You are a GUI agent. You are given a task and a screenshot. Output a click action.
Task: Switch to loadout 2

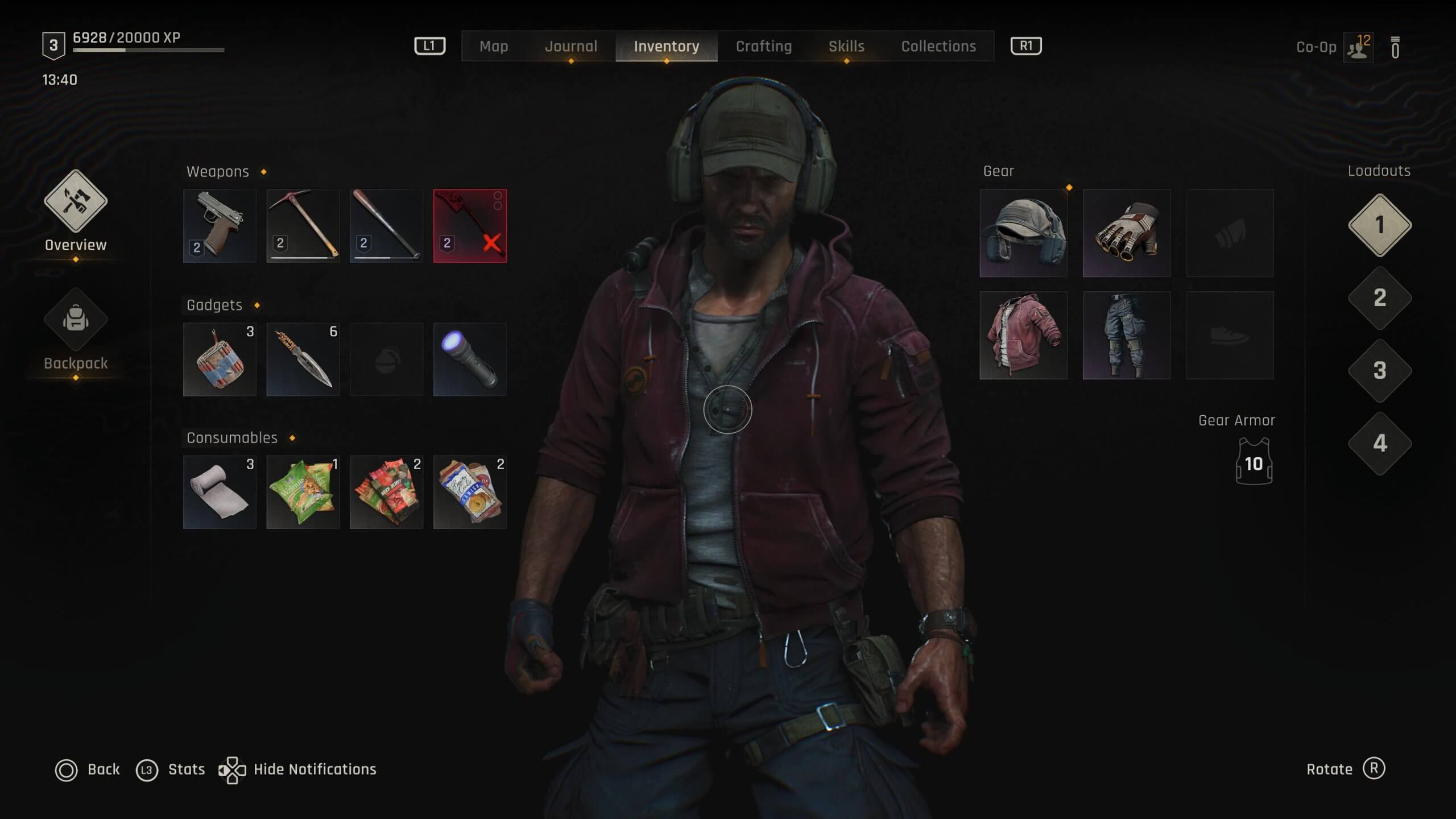point(1379,298)
